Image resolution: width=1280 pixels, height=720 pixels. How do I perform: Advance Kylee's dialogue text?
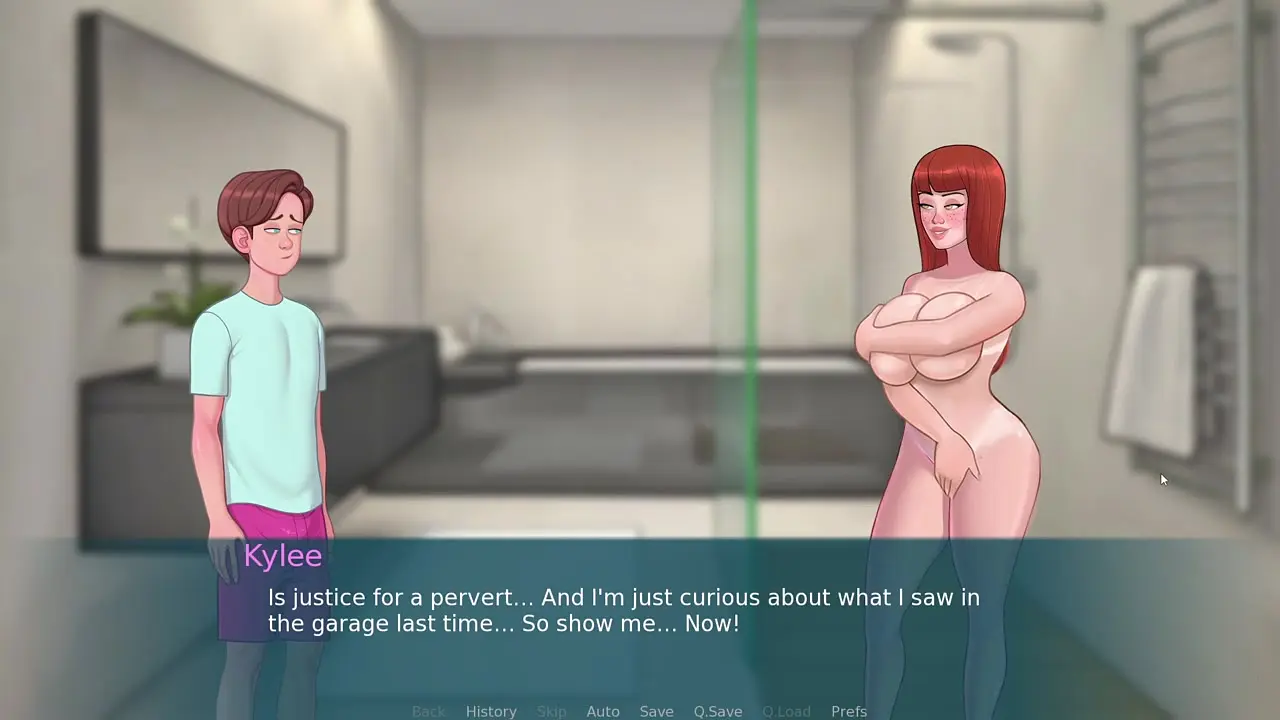(x=623, y=611)
